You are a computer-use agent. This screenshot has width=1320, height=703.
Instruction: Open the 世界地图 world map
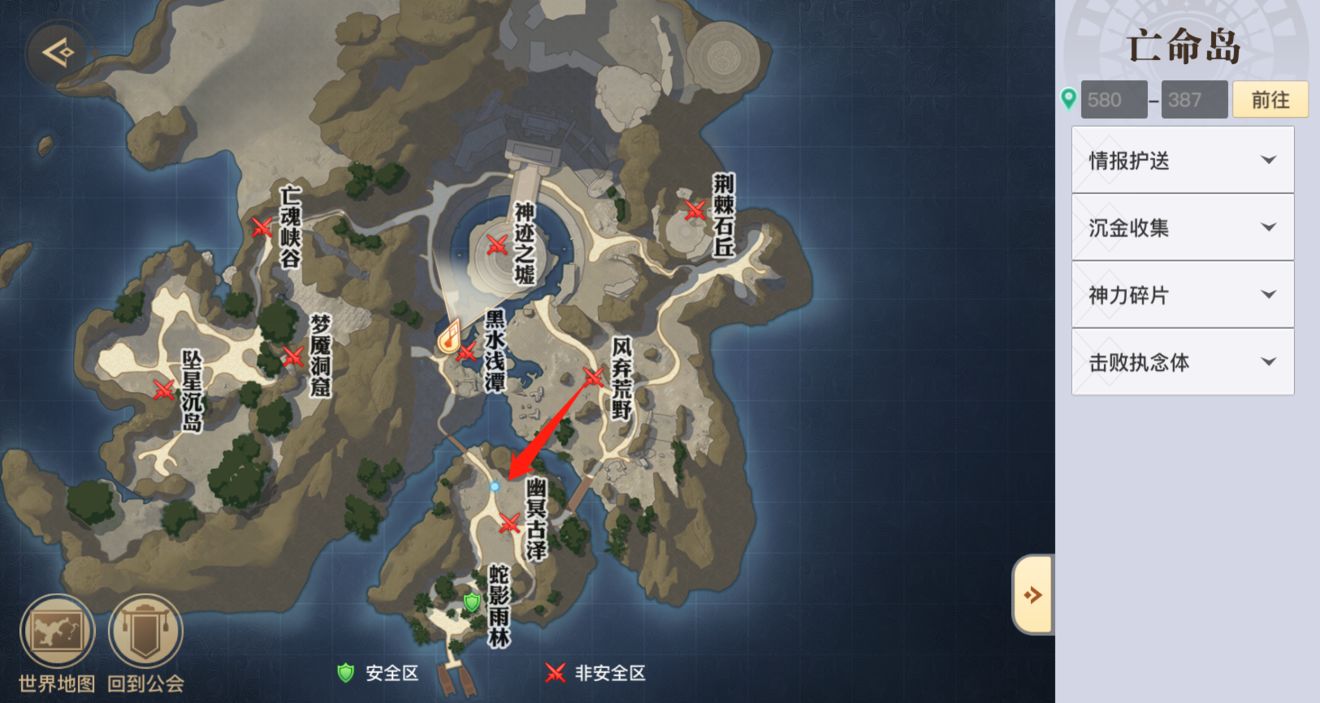tap(57, 633)
